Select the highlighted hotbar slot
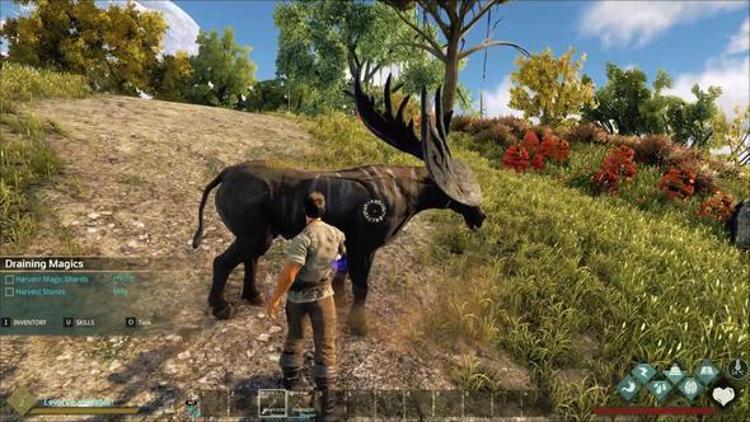The width and height of the screenshot is (750, 422). coord(272,402)
